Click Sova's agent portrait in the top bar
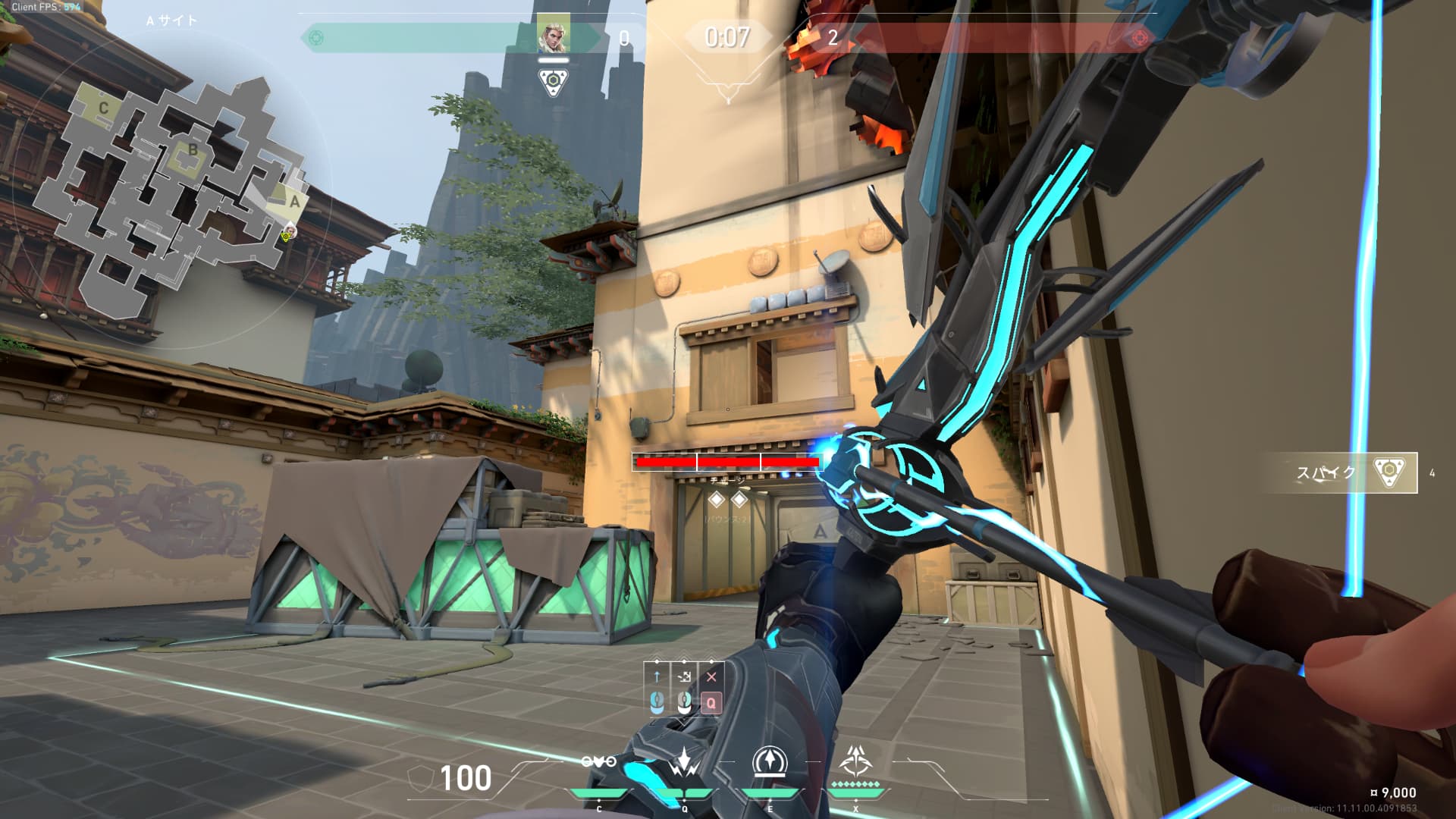The image size is (1456, 819). point(553,35)
